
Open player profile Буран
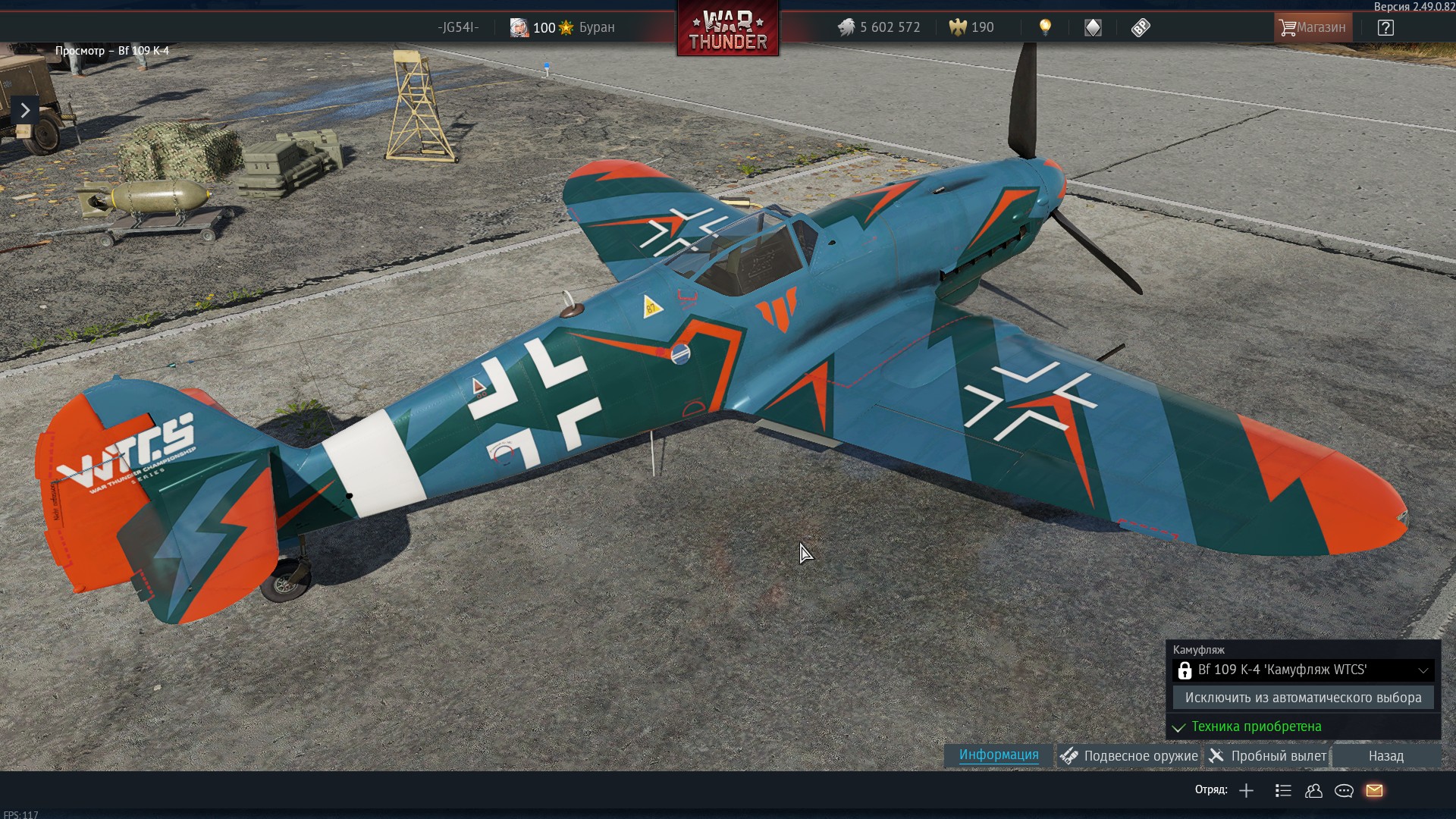pos(562,28)
